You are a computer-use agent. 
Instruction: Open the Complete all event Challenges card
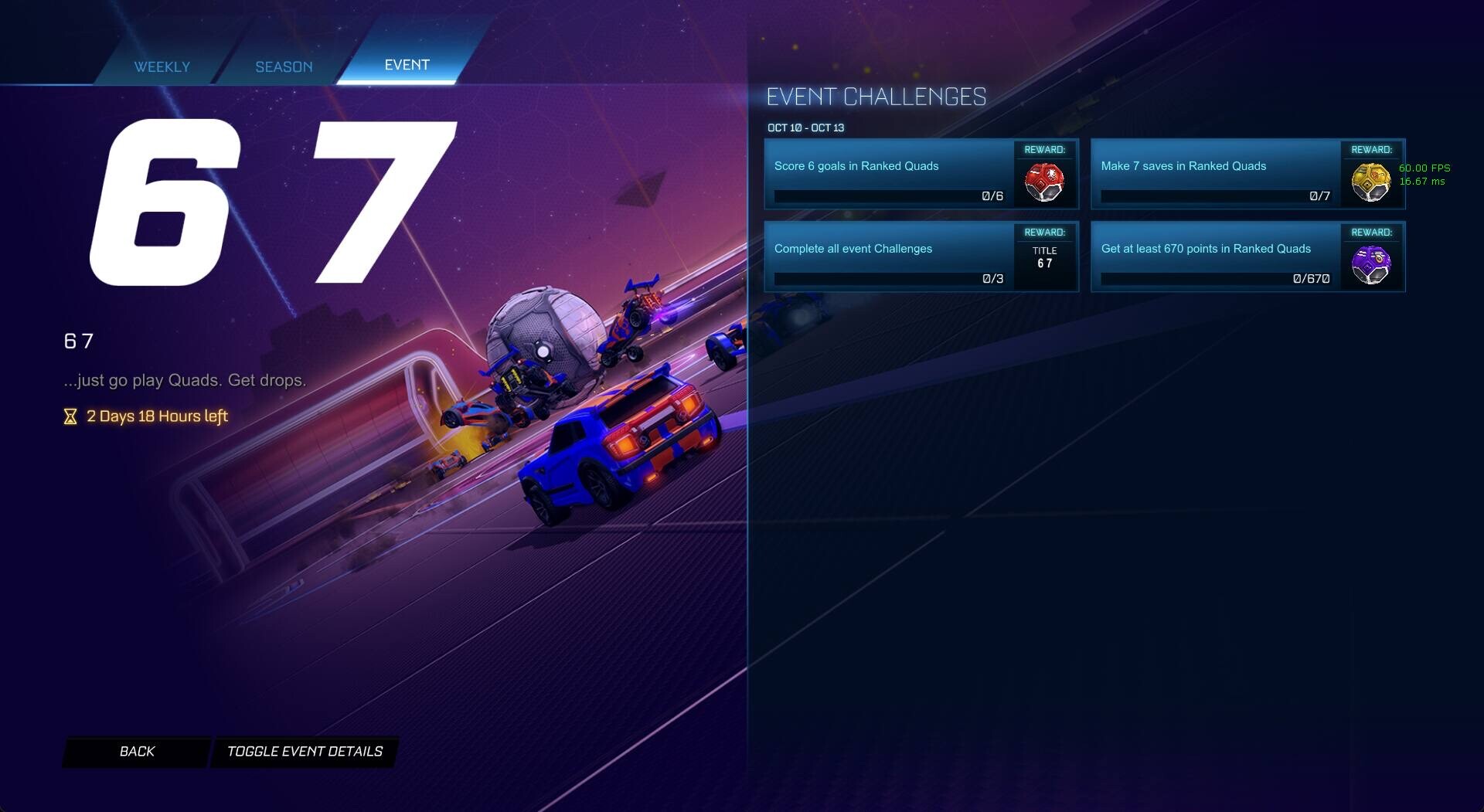[x=889, y=257]
